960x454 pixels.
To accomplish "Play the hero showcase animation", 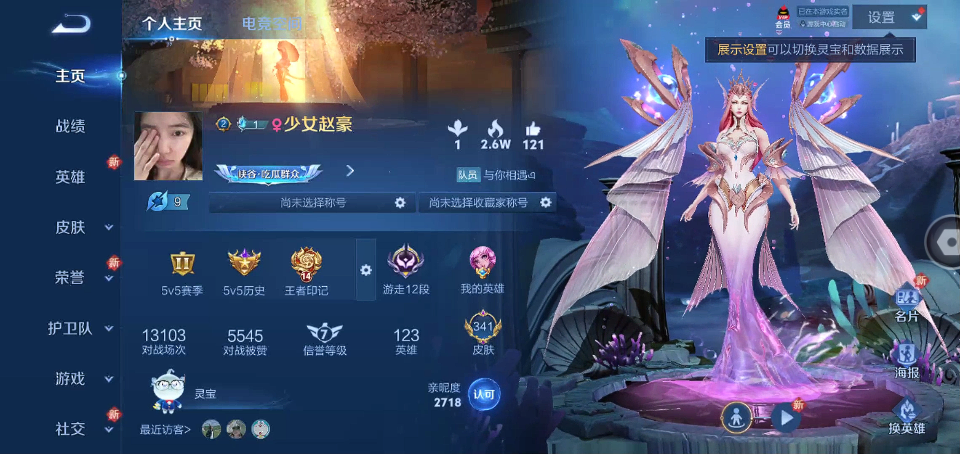I will point(787,418).
